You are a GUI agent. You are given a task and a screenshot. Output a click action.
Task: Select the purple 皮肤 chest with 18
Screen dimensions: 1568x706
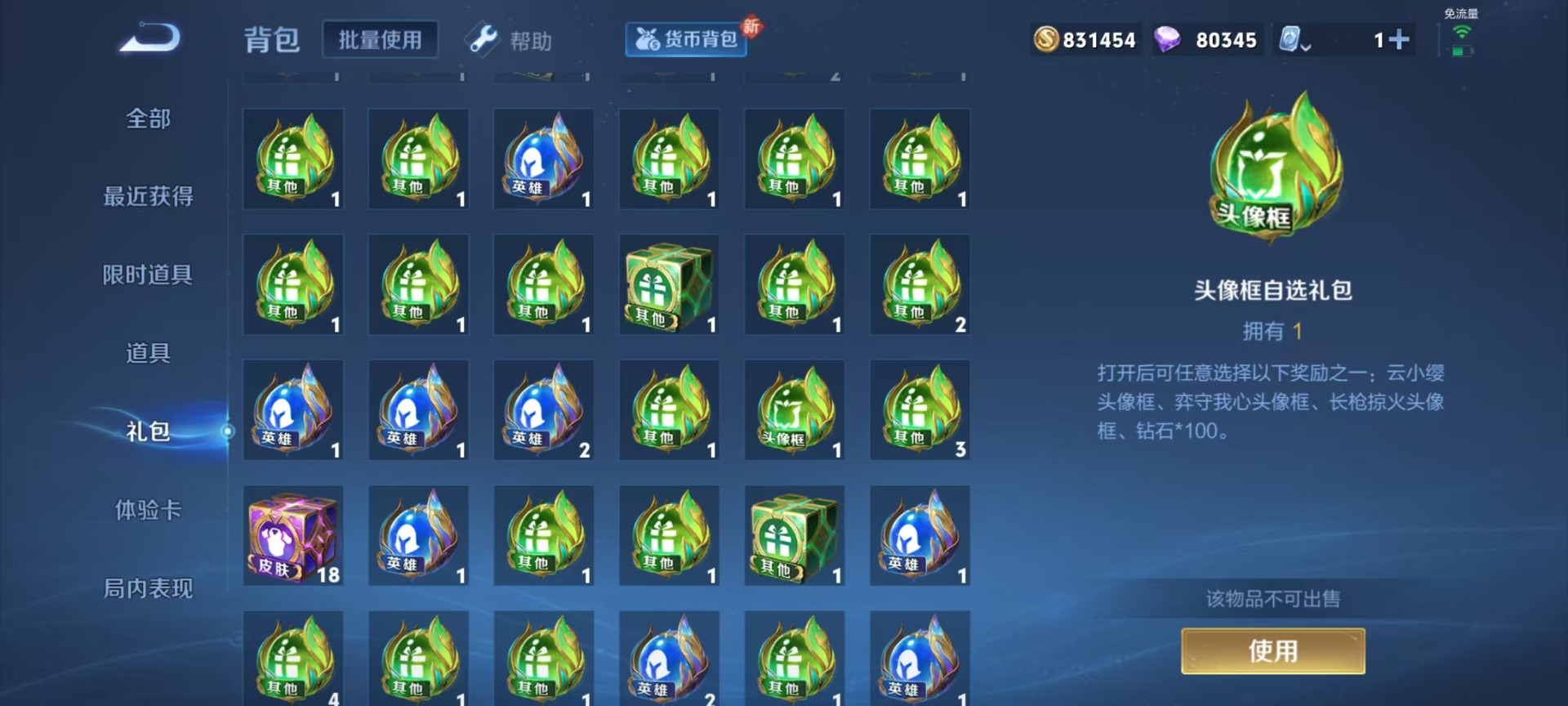pyautogui.click(x=293, y=536)
